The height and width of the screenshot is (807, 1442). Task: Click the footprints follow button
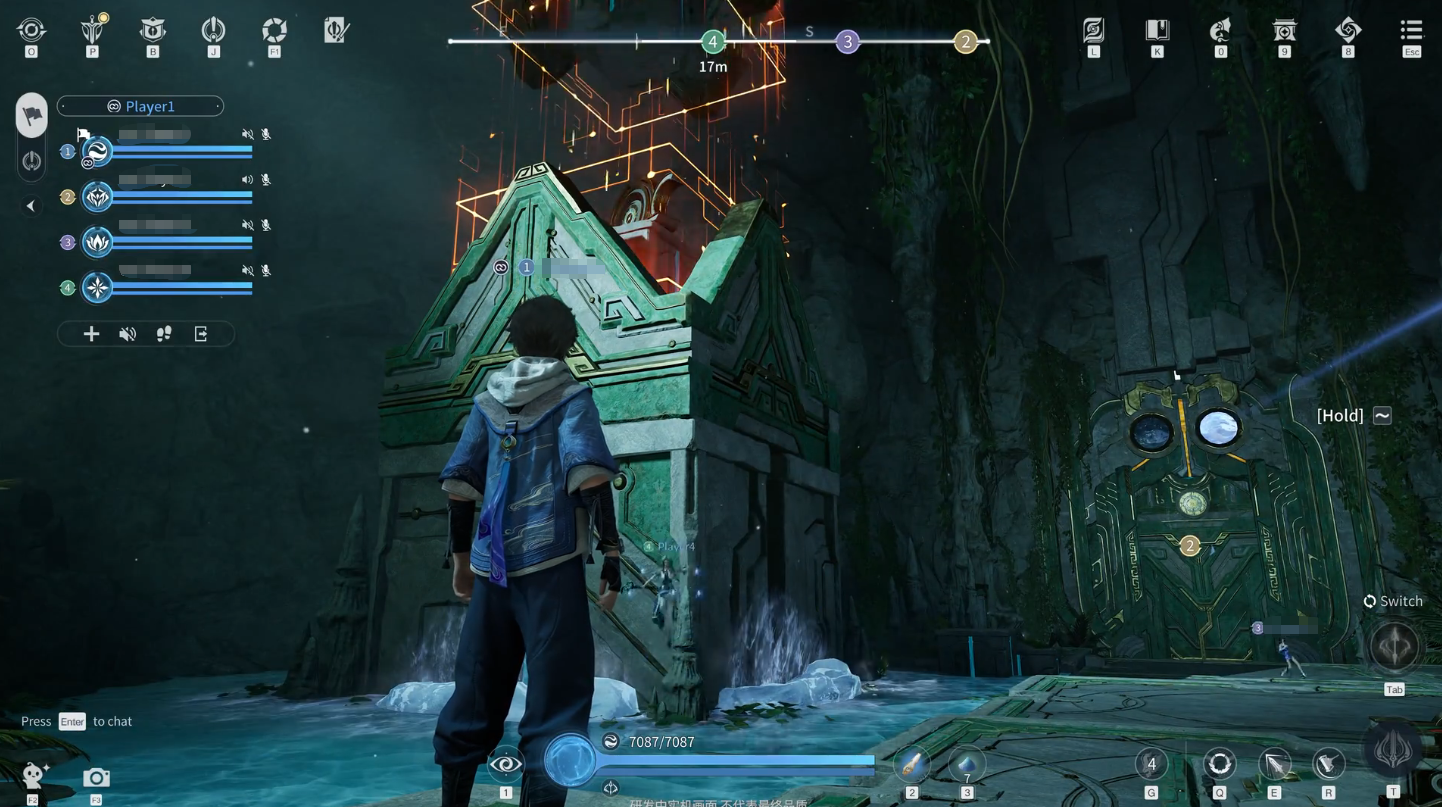(x=164, y=334)
